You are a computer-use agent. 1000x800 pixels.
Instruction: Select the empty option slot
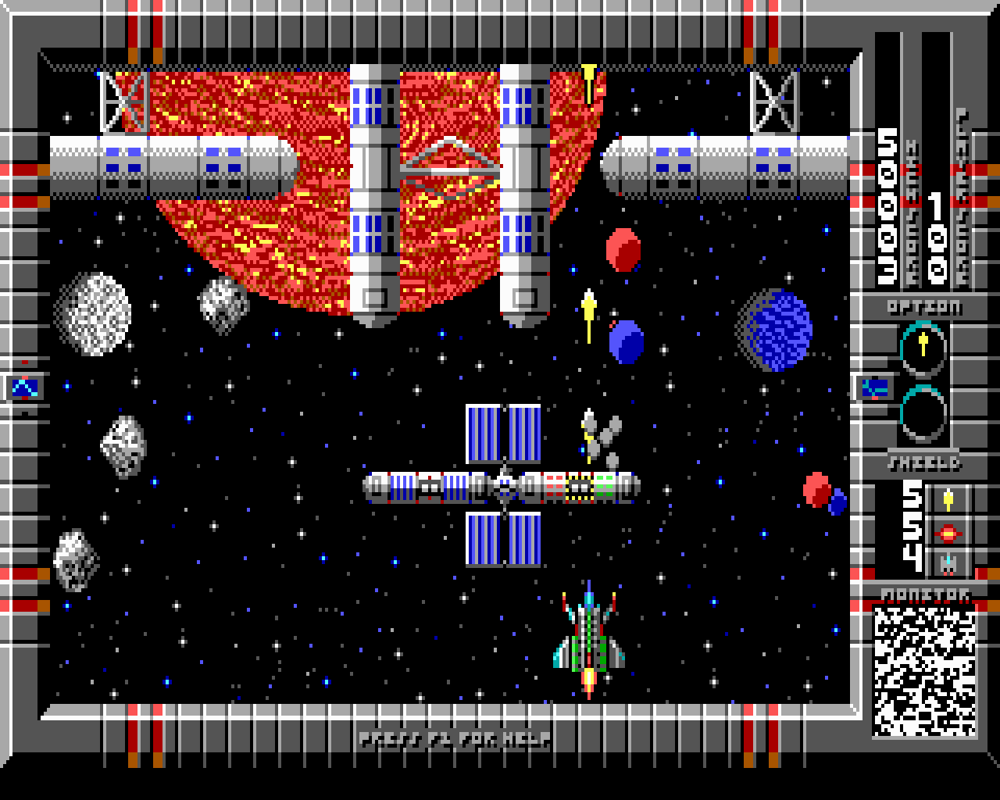click(922, 414)
